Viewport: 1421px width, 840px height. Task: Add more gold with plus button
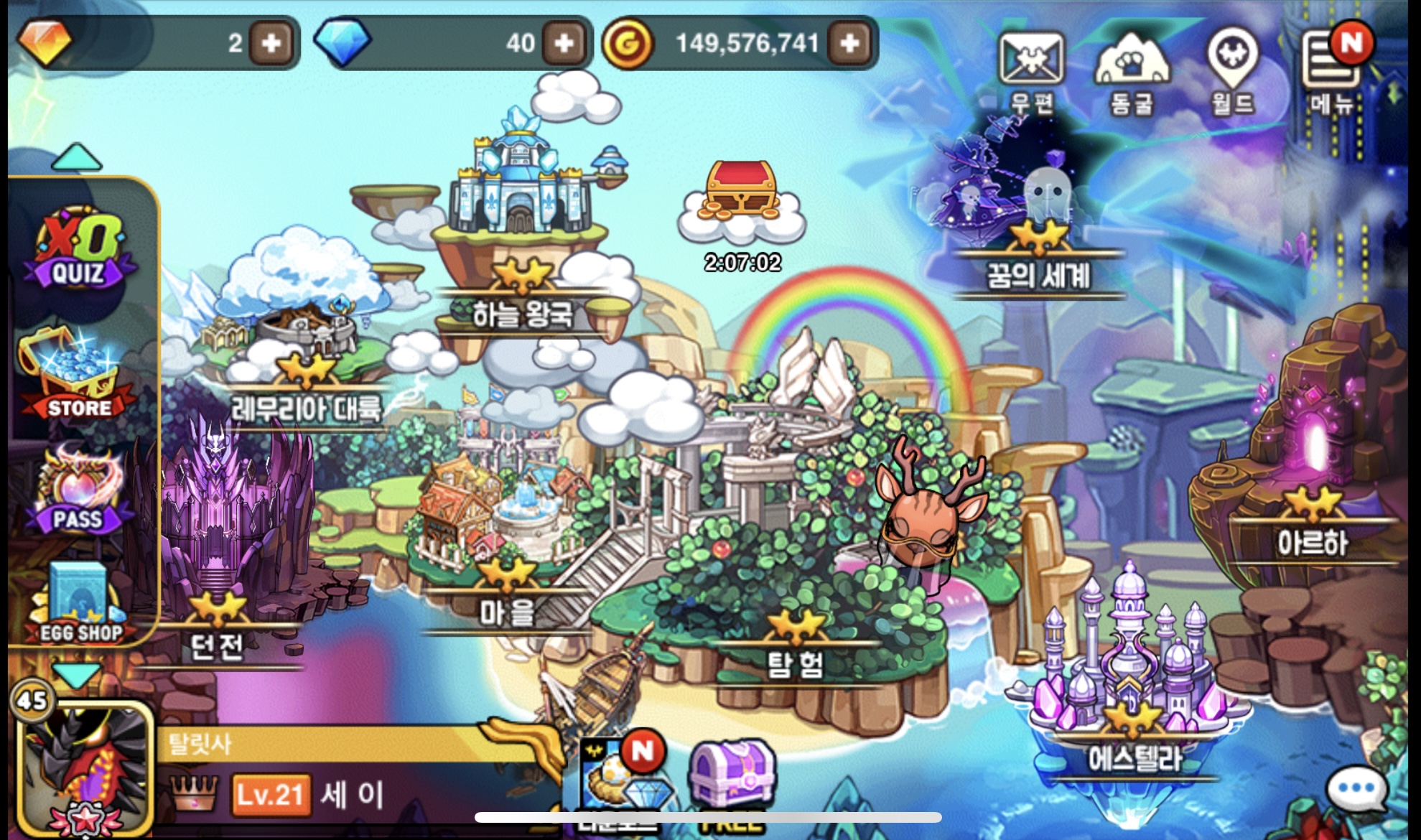849,44
